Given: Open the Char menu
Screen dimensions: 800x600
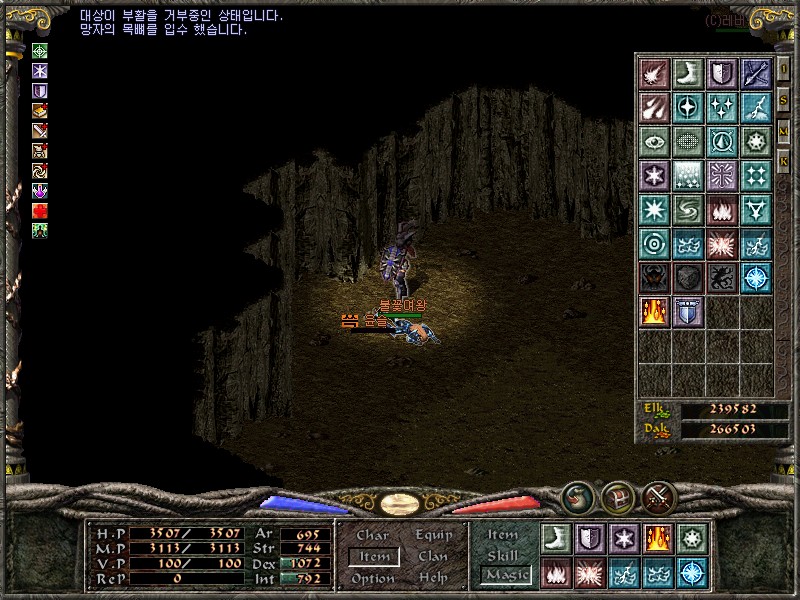Looking at the screenshot, I should click(x=372, y=536).
